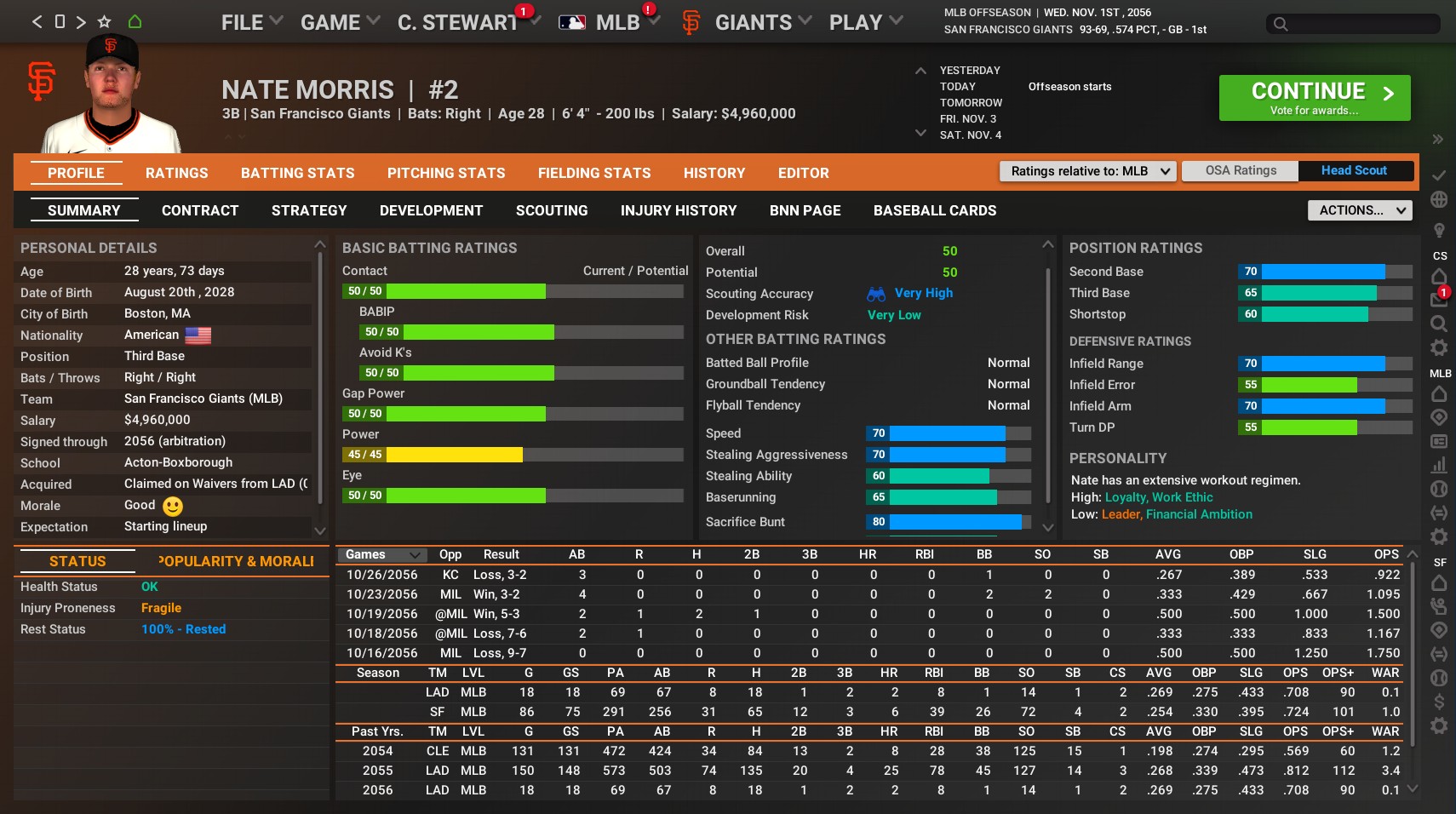This screenshot has width=1456, height=814.
Task: Click the CONTINUE button to vote for awards
Action: pyautogui.click(x=1314, y=96)
